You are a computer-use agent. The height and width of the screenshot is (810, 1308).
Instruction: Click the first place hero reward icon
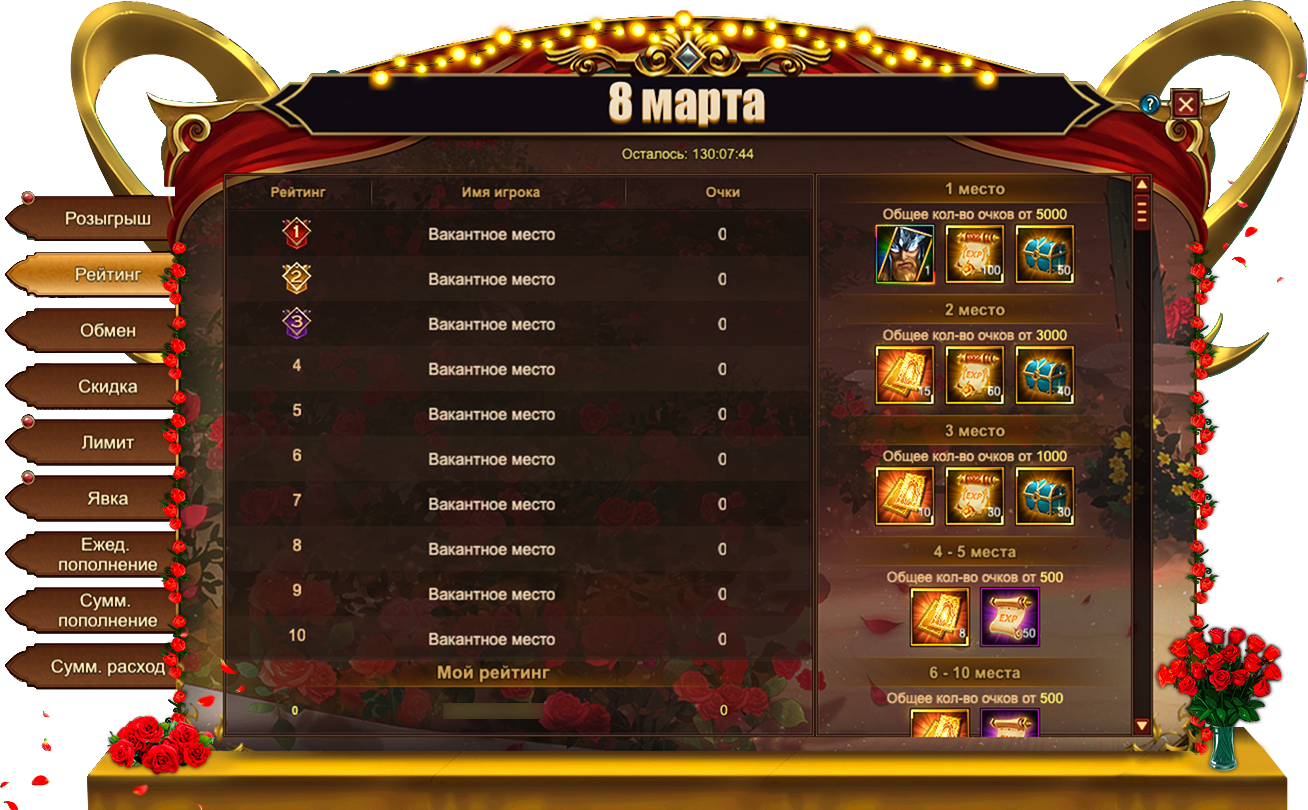click(905, 254)
